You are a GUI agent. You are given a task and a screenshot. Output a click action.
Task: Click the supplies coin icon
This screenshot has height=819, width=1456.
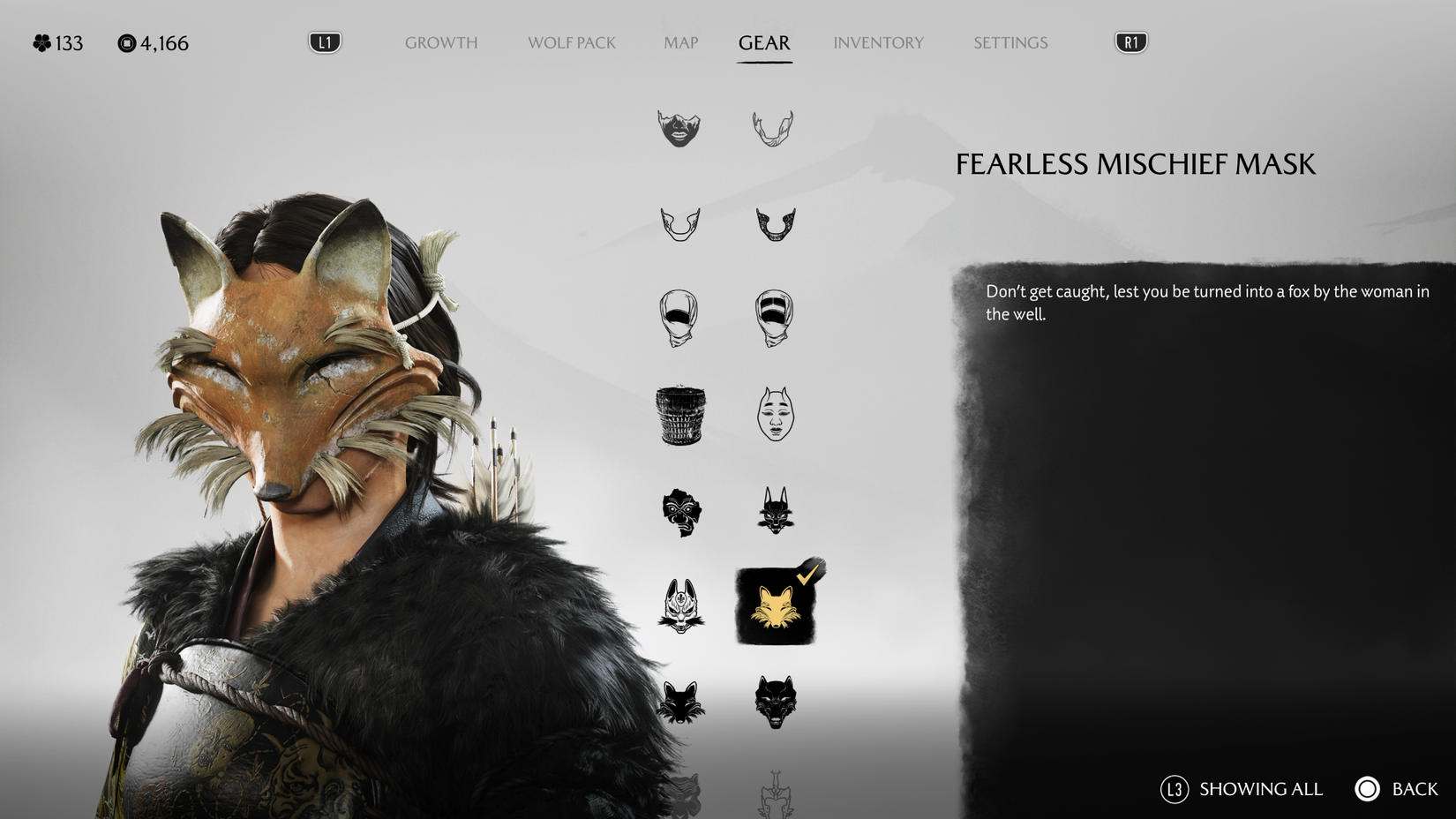tap(126, 41)
